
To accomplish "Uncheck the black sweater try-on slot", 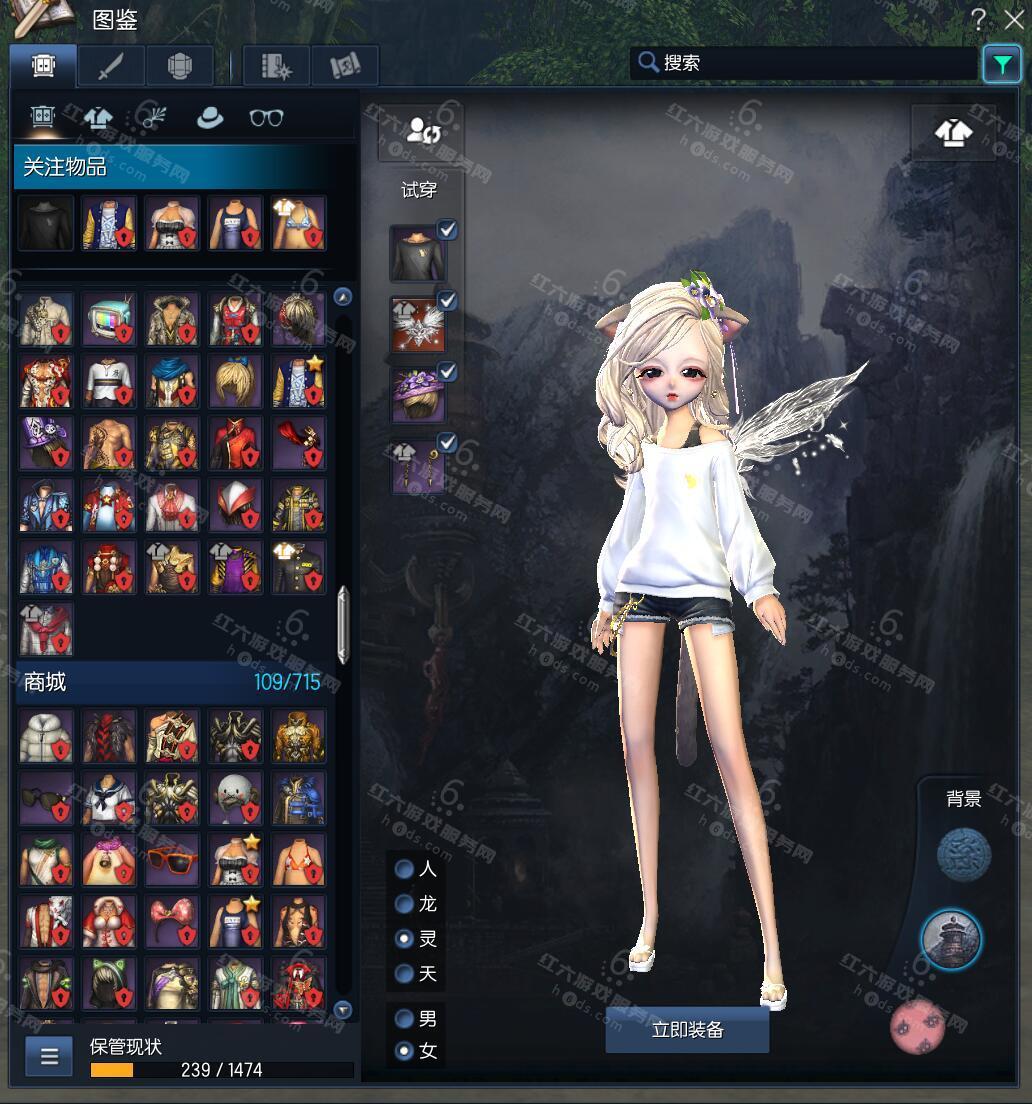I will pos(448,230).
